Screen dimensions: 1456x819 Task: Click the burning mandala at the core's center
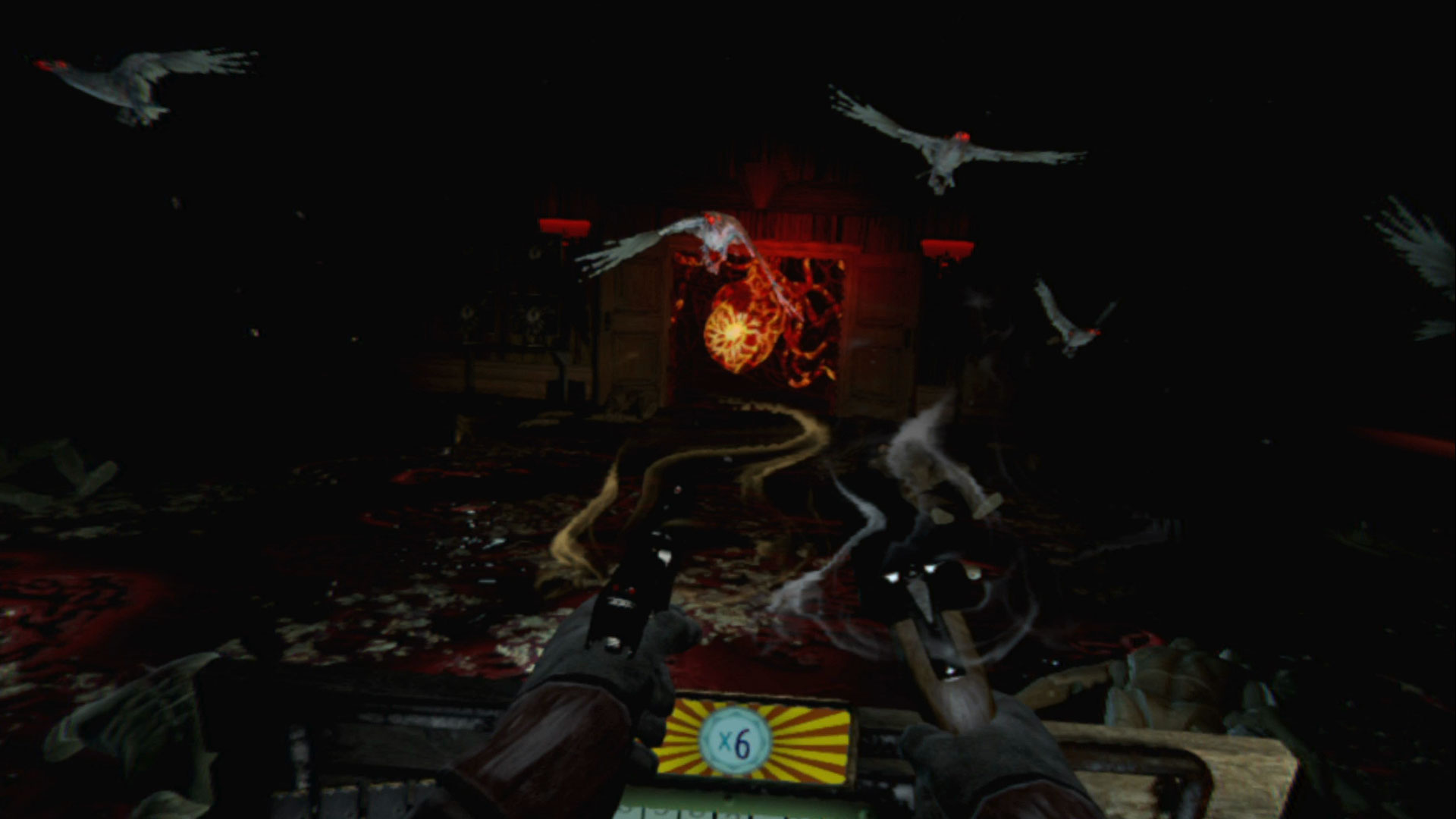point(732,334)
